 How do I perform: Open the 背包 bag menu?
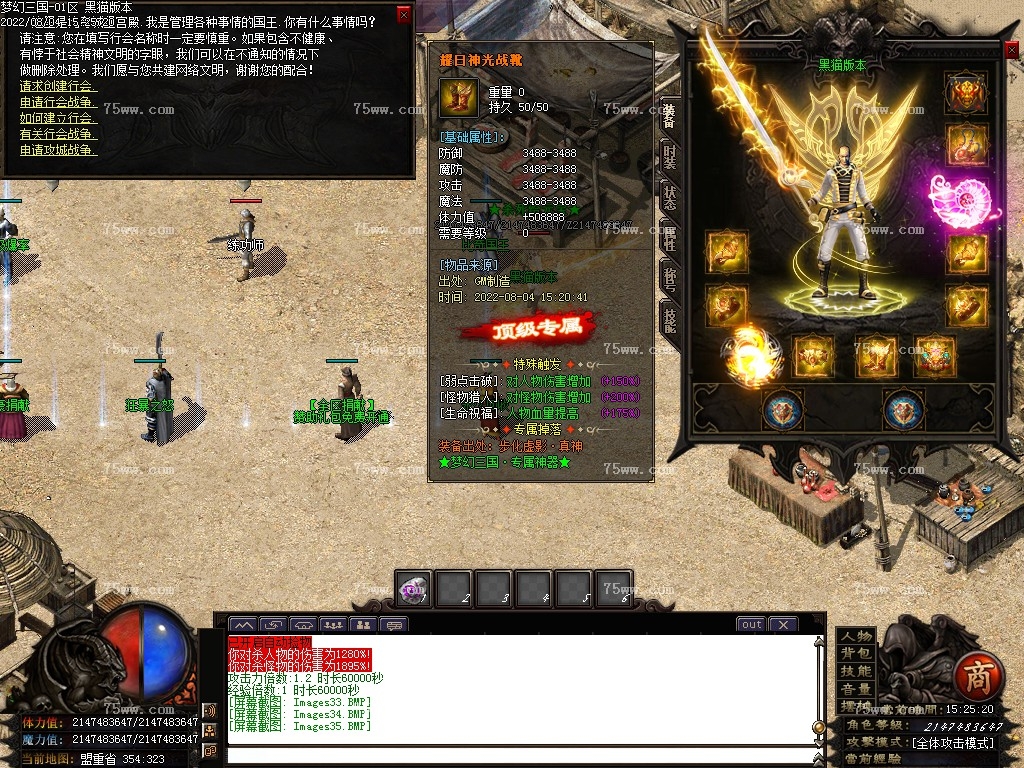tap(855, 654)
